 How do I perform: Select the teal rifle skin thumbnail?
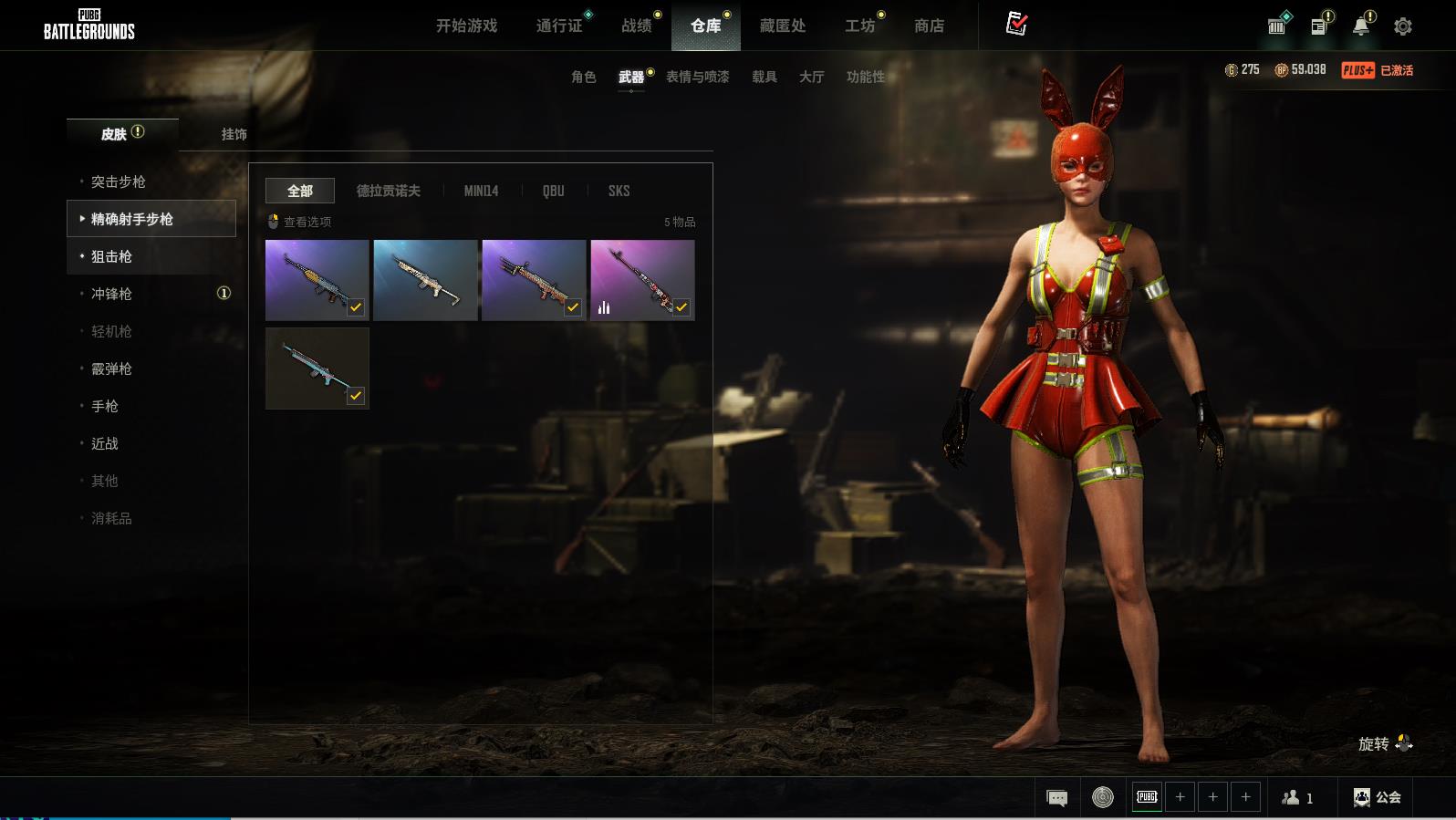click(317, 368)
